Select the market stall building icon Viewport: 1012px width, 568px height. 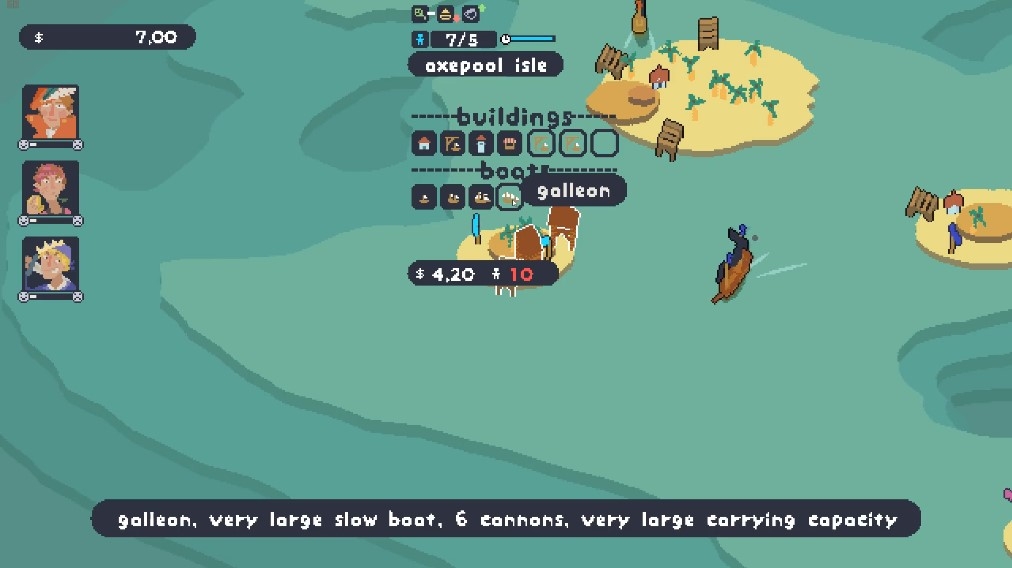[x=510, y=144]
